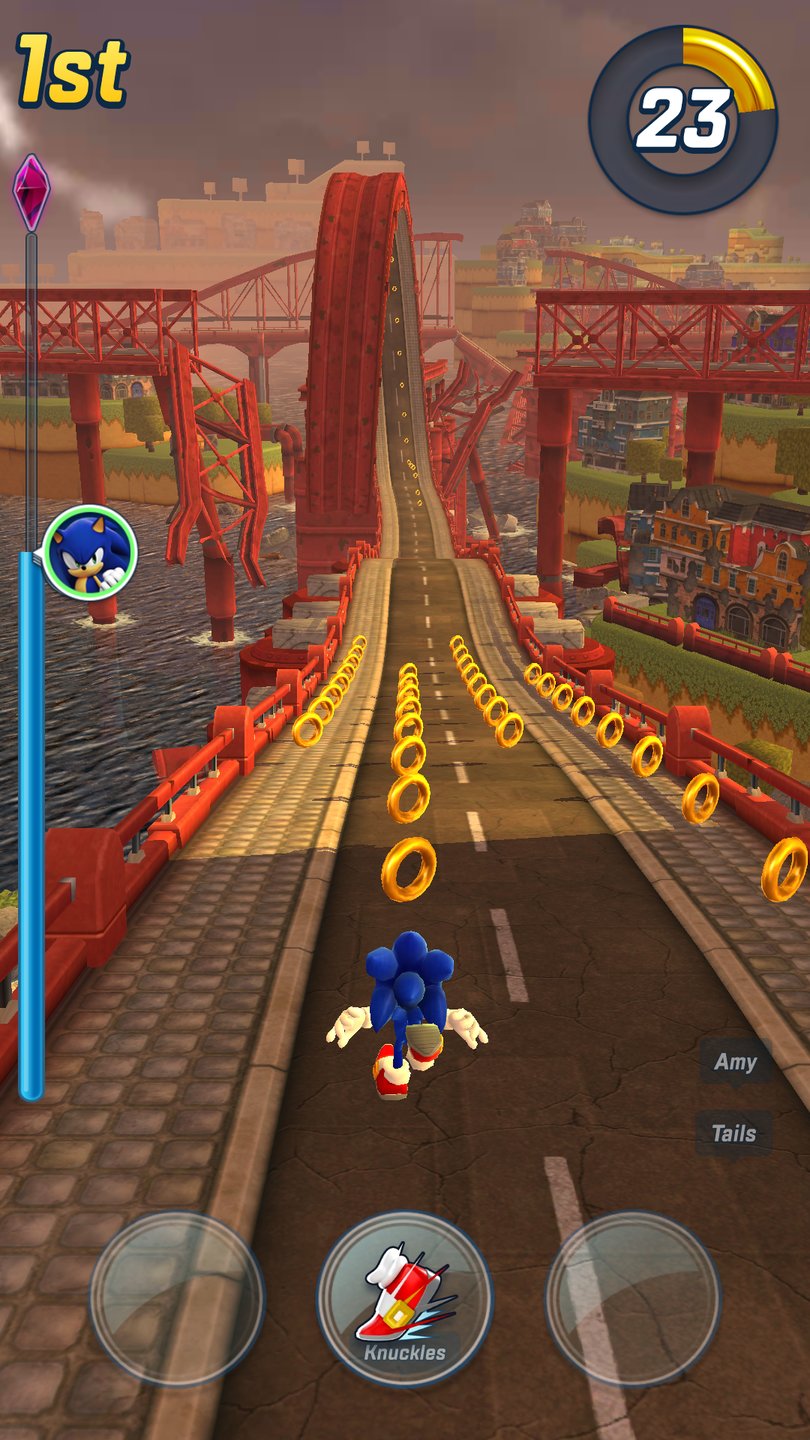Activate the Knuckles speed shoe item
Image resolution: width=810 pixels, height=1440 pixels.
[x=405, y=1298]
